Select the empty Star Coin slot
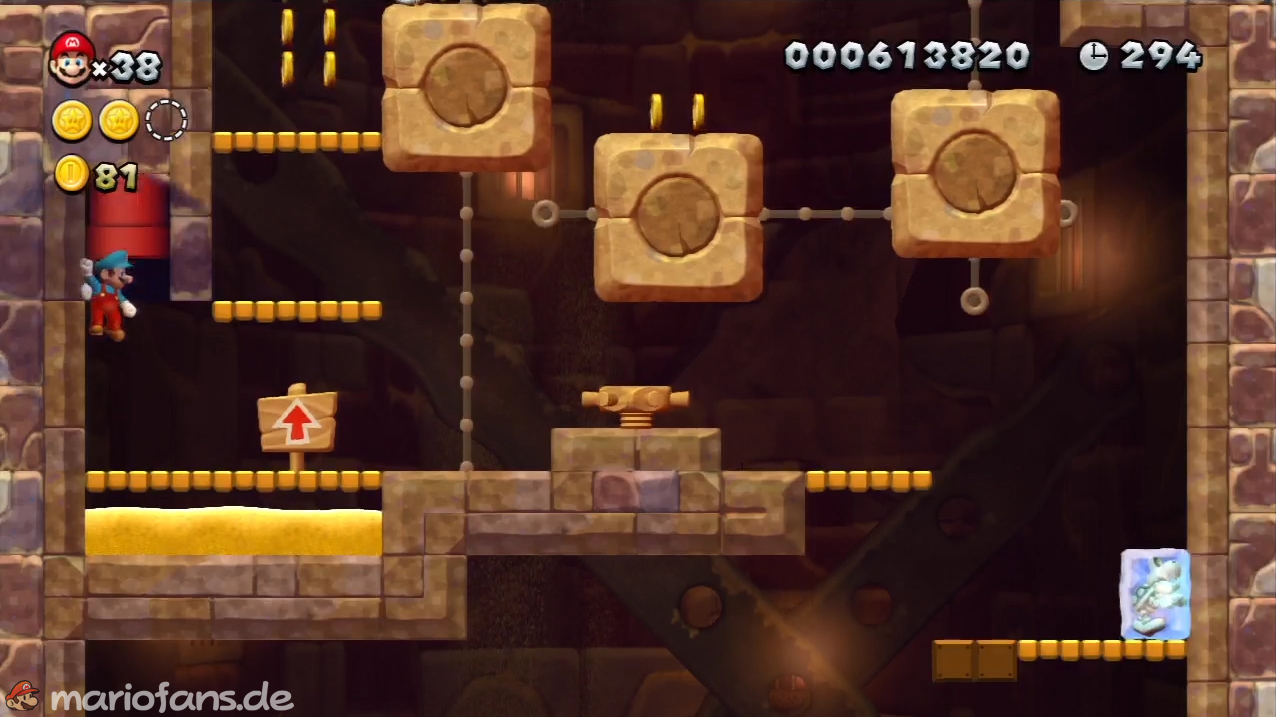The width and height of the screenshot is (1276, 717). tap(166, 120)
